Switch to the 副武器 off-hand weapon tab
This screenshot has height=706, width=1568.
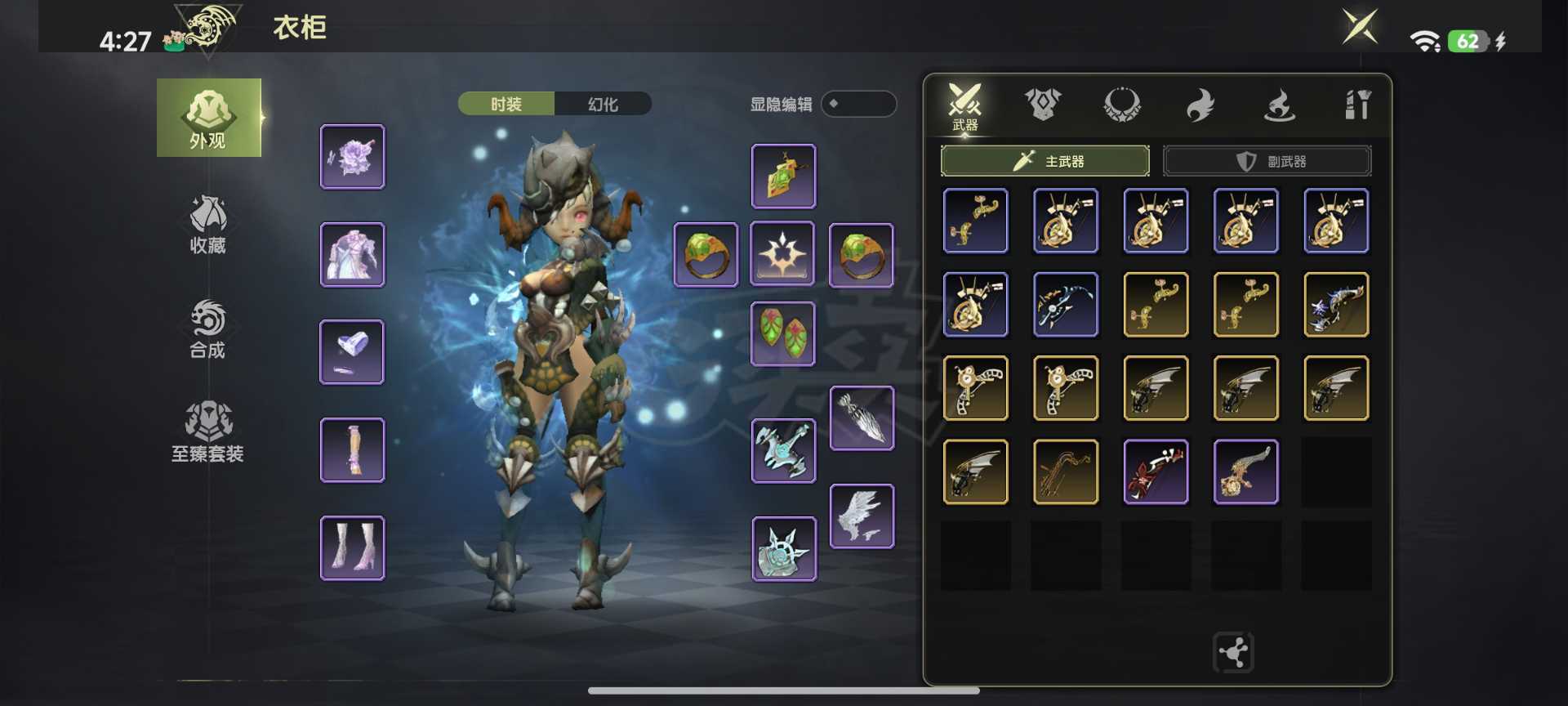[x=1267, y=161]
